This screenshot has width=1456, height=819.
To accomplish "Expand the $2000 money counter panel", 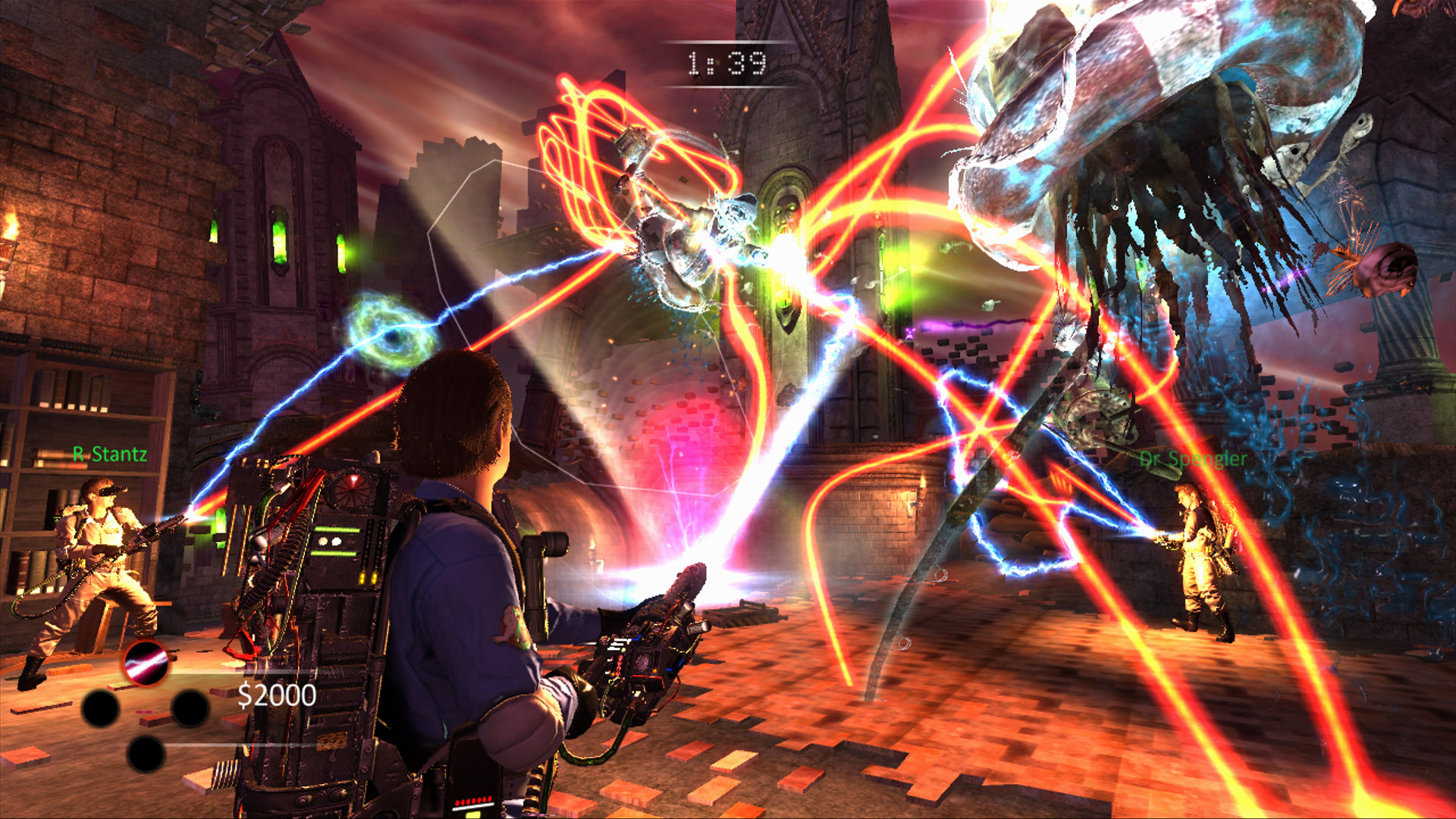I will [x=278, y=696].
